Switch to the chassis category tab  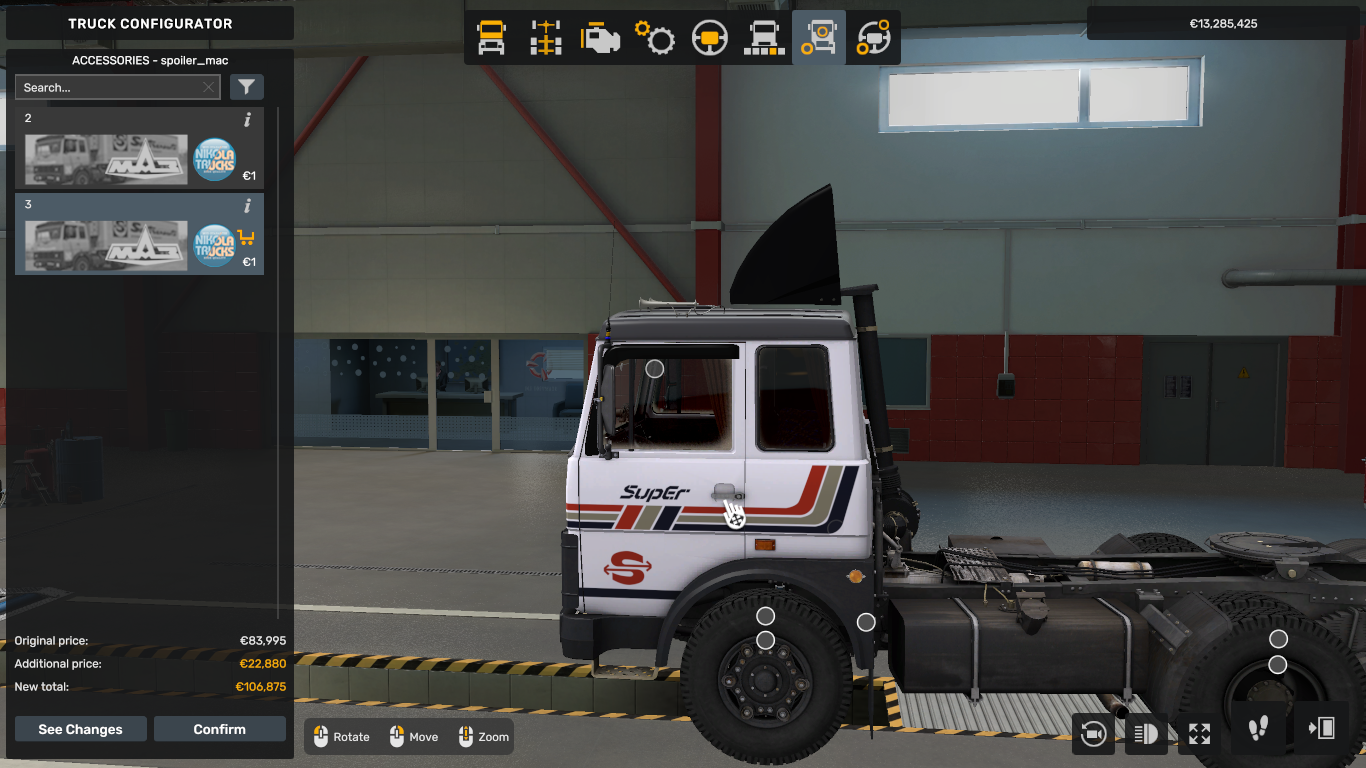click(x=546, y=38)
